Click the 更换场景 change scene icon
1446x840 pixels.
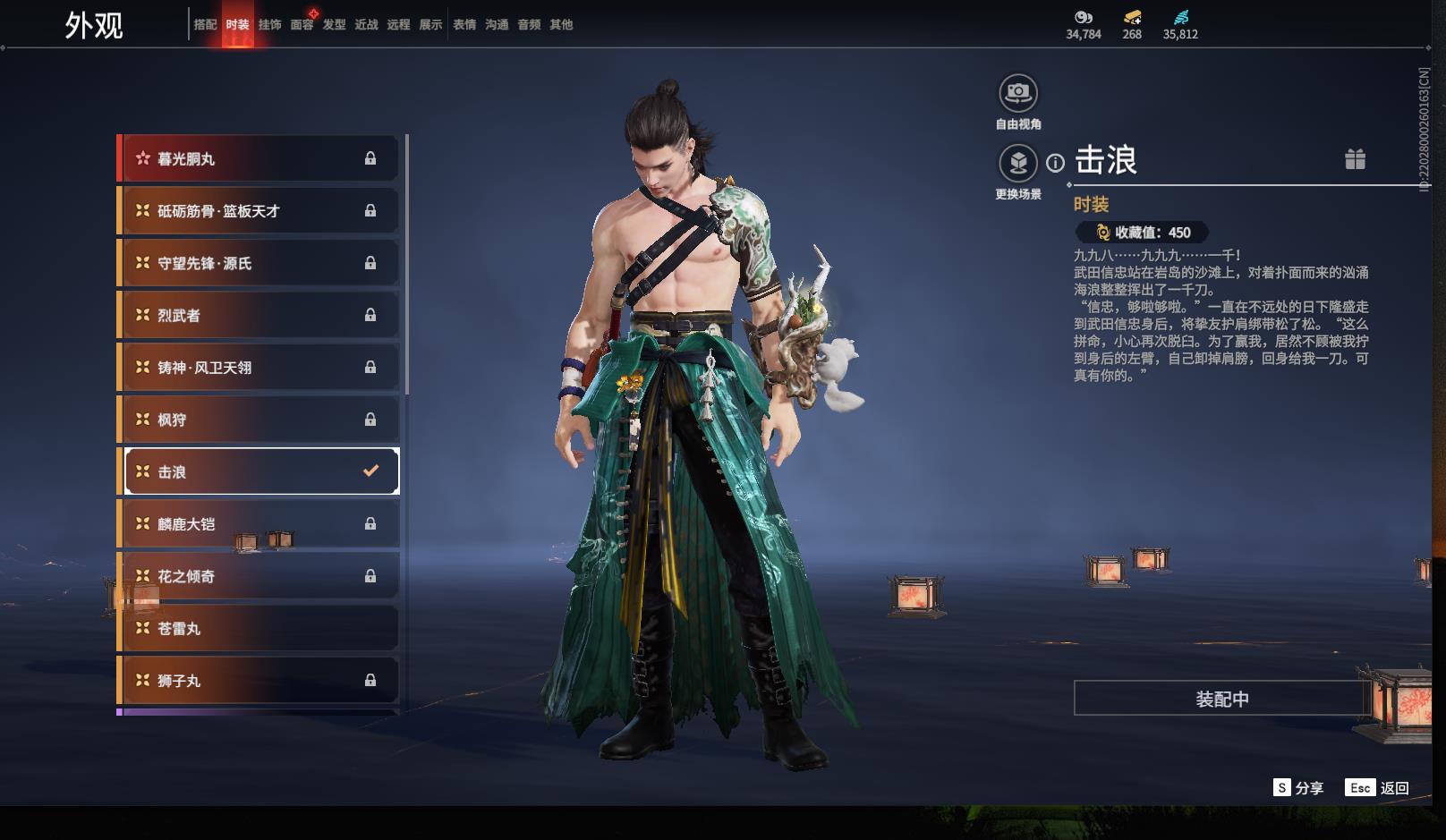click(x=1017, y=164)
